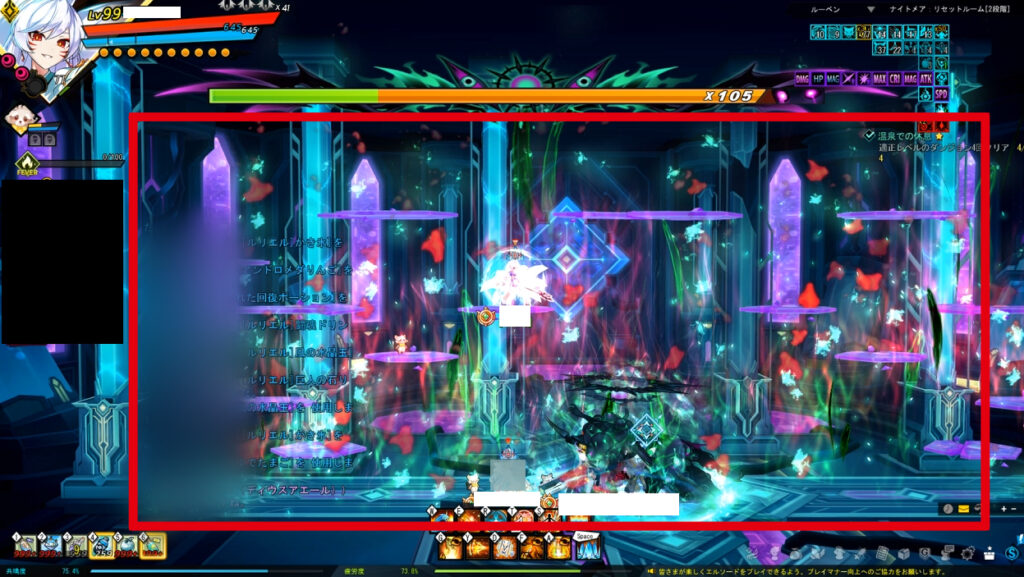Click the SPD buff icon

(x=941, y=94)
